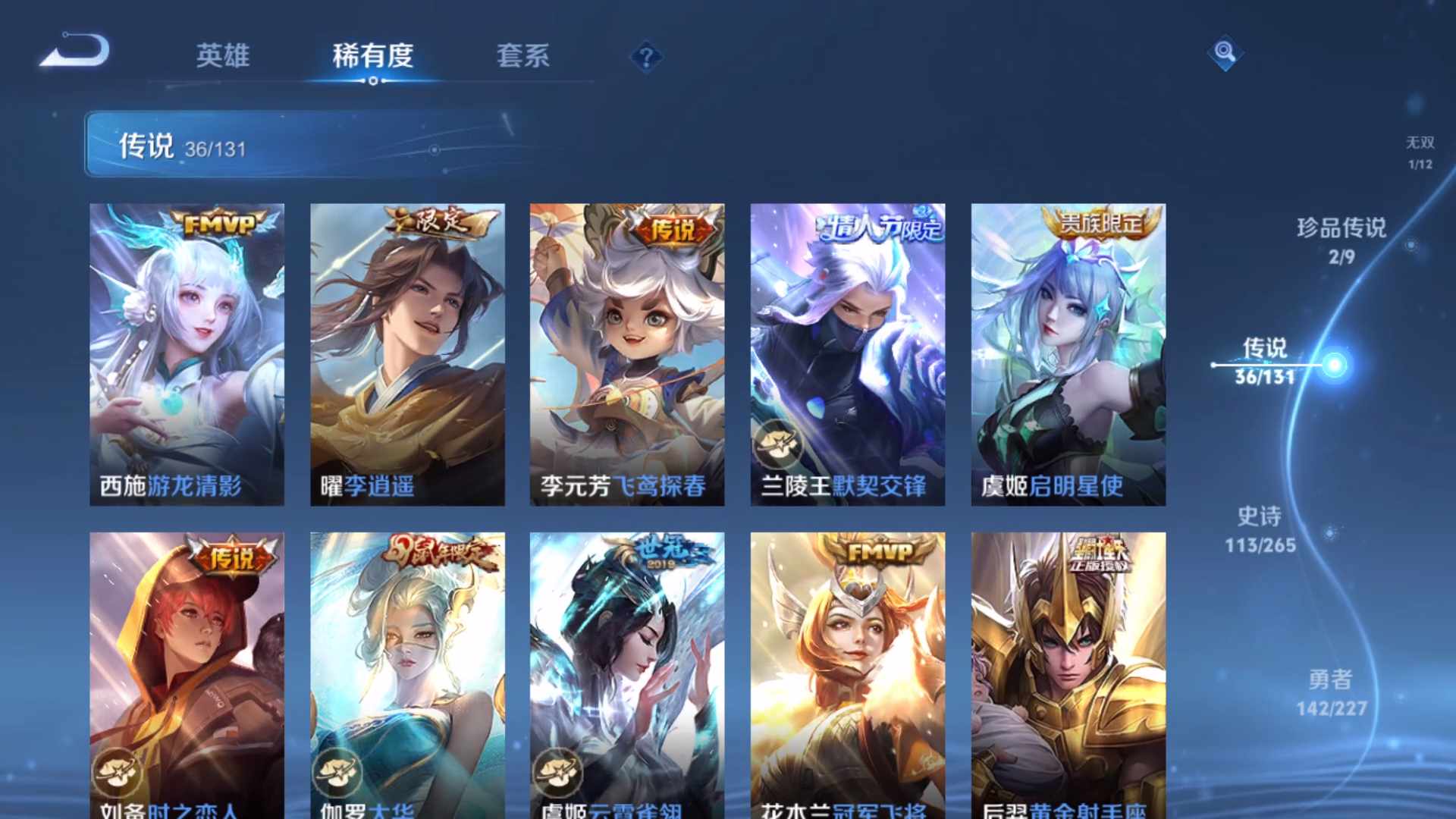The image size is (1456, 819).
Task: Jump to the 勇者 rarity section
Action: click(x=1331, y=692)
